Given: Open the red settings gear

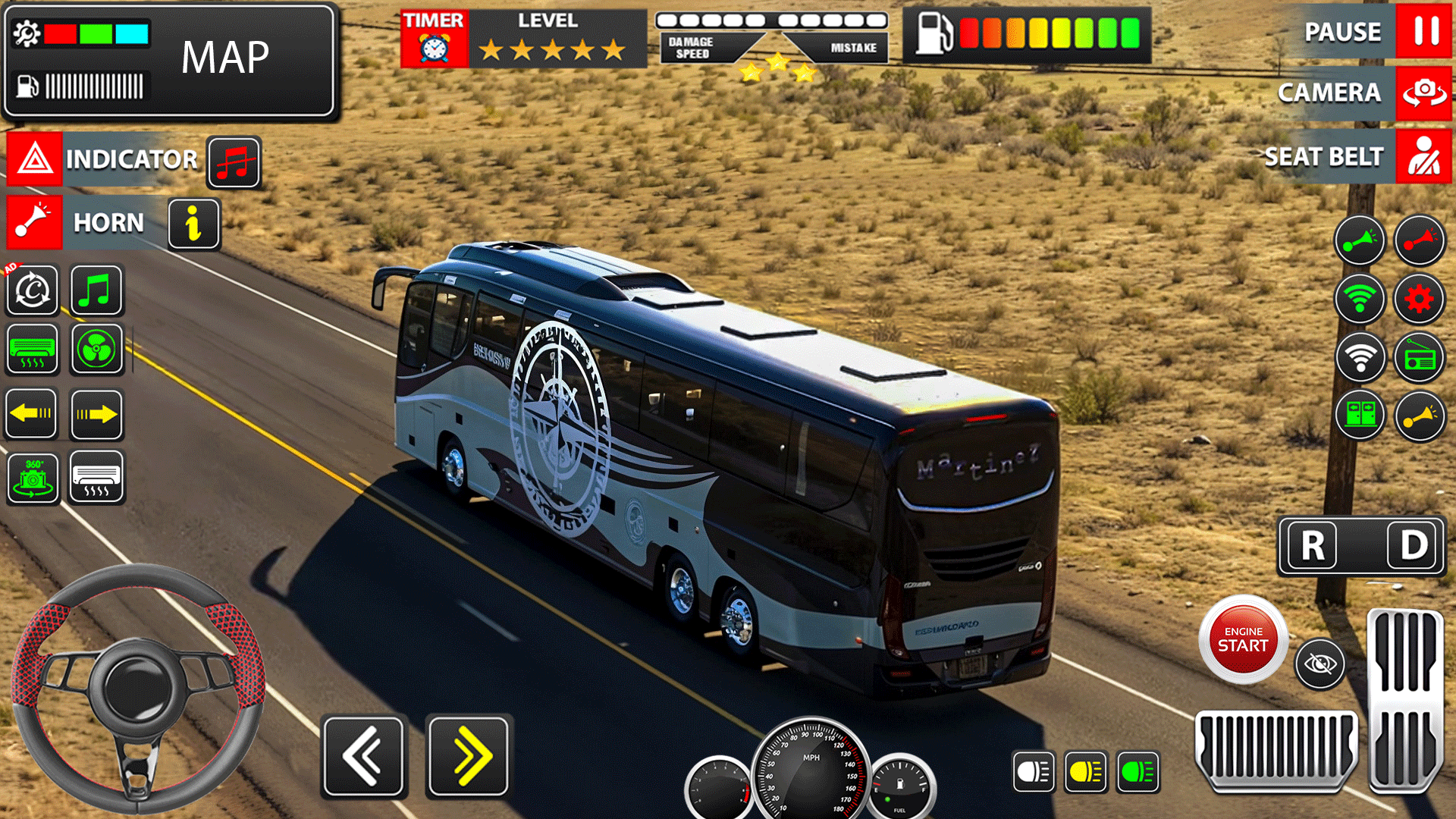Looking at the screenshot, I should (1420, 299).
